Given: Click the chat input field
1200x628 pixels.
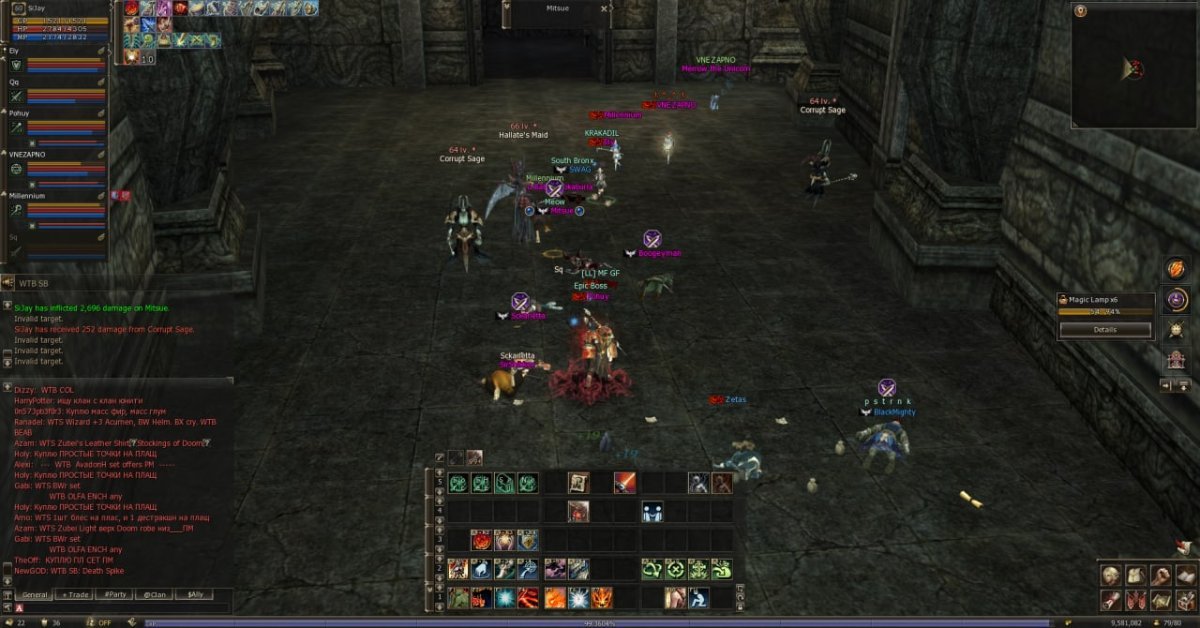Looking at the screenshot, I should click(x=120, y=608).
